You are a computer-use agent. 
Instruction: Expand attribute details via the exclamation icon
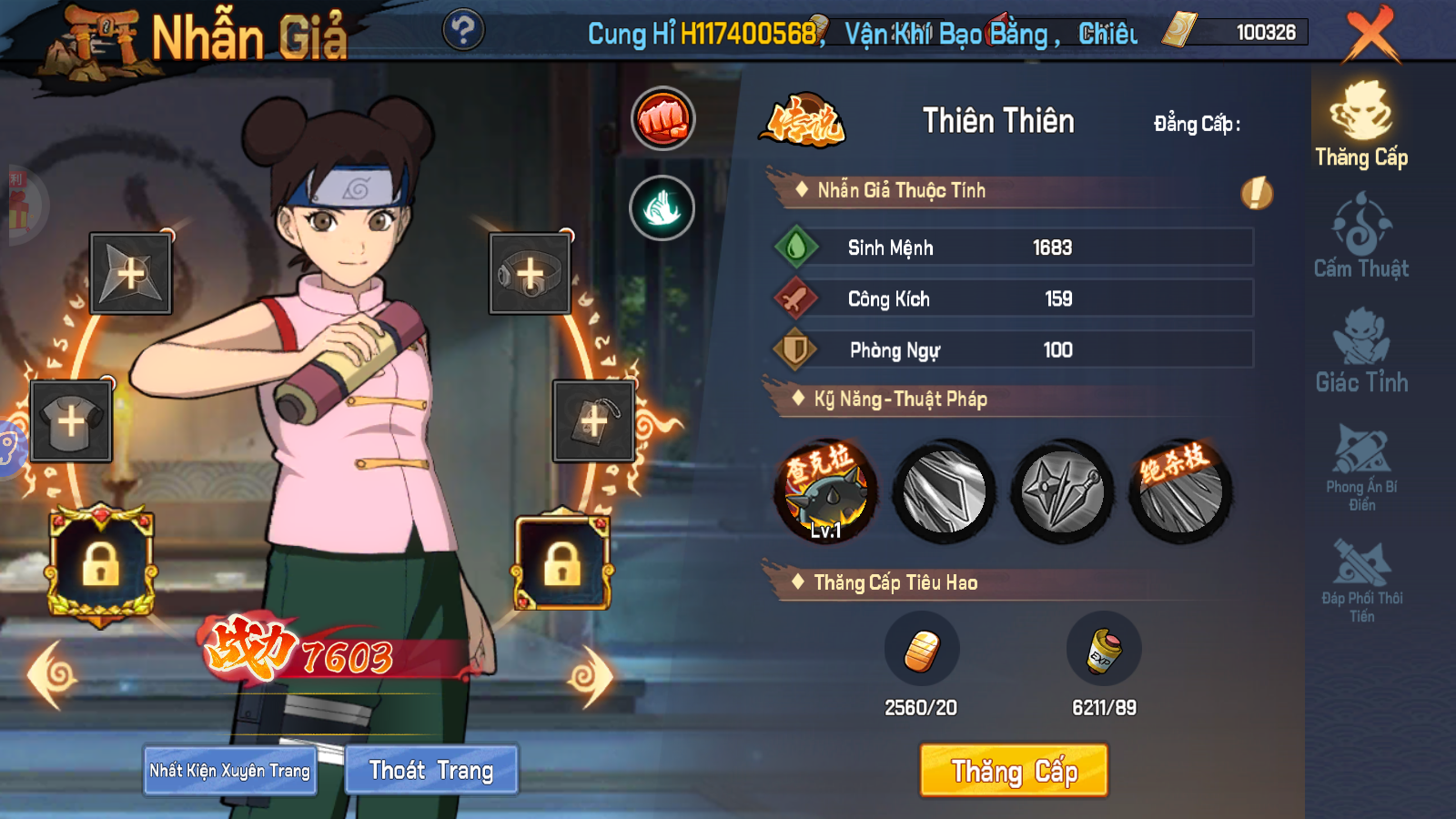coord(1259,191)
